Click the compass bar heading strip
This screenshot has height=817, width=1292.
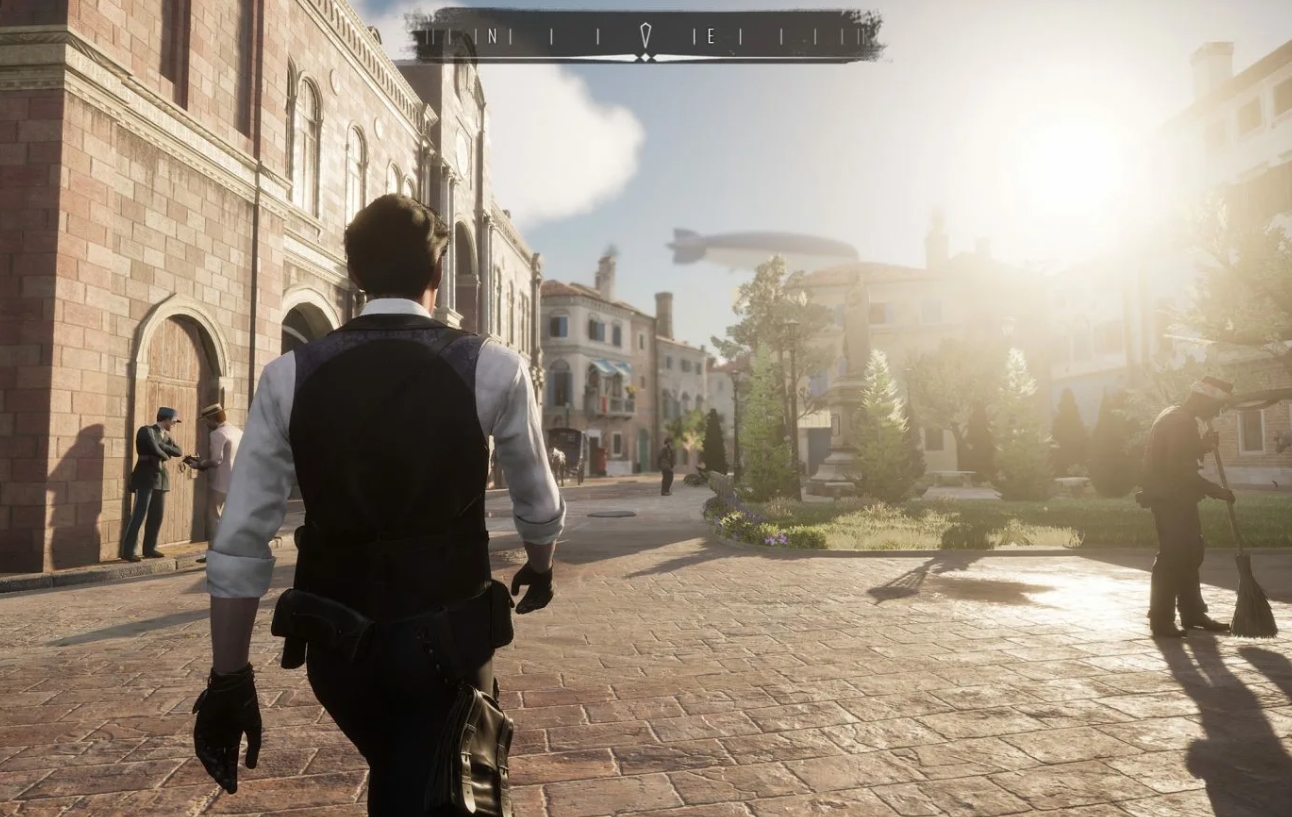click(646, 36)
